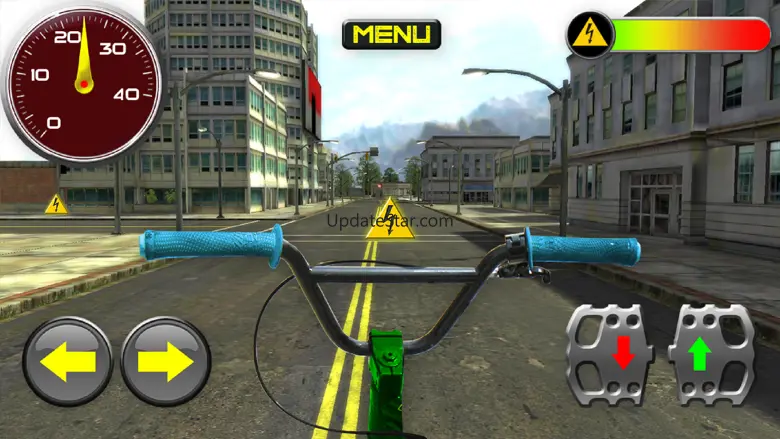Screen dimensions: 780x439
Task: Open the yellow MENU button
Action: 391,35
